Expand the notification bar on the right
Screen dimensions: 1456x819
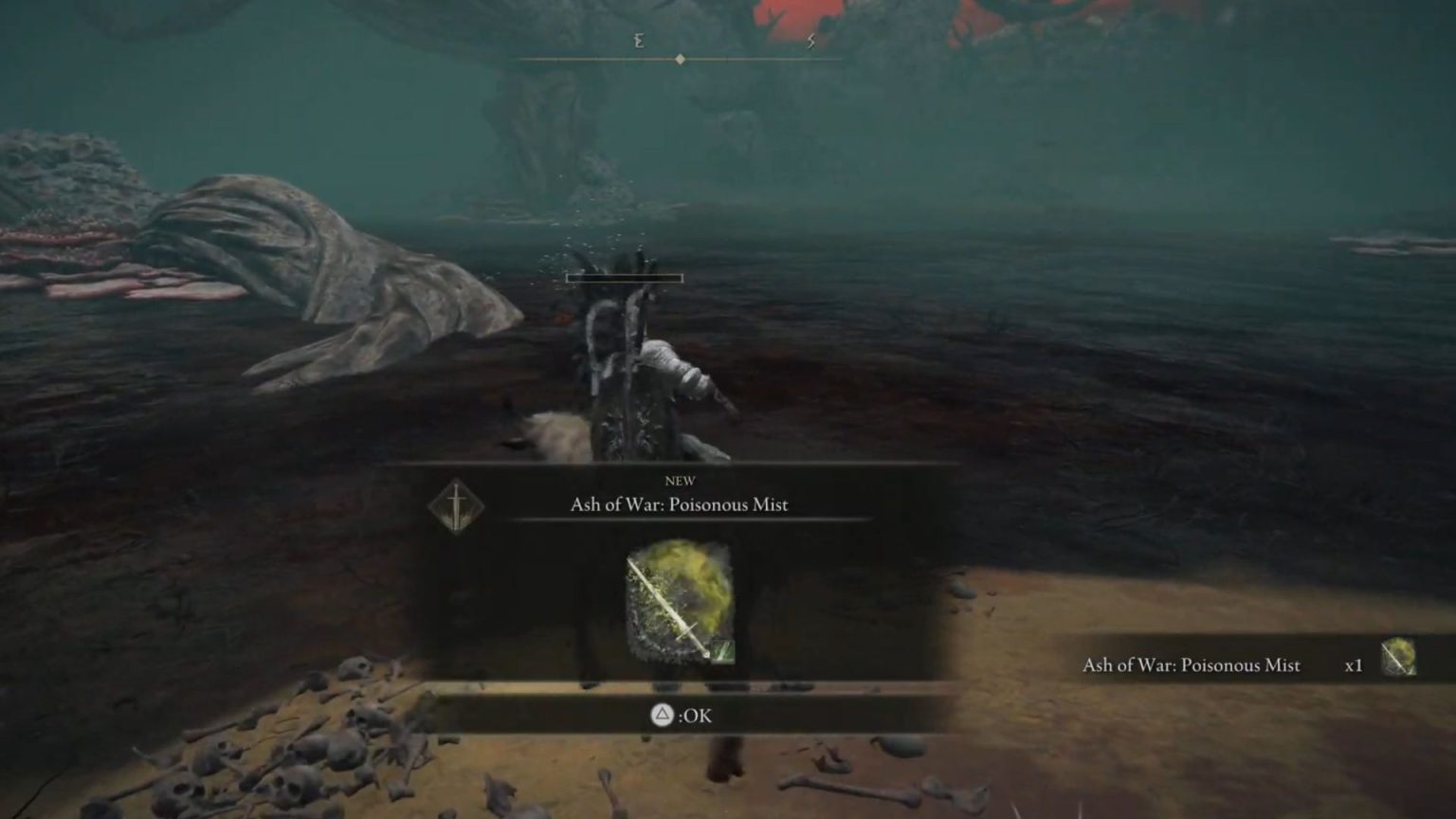pyautogui.click(x=1232, y=665)
